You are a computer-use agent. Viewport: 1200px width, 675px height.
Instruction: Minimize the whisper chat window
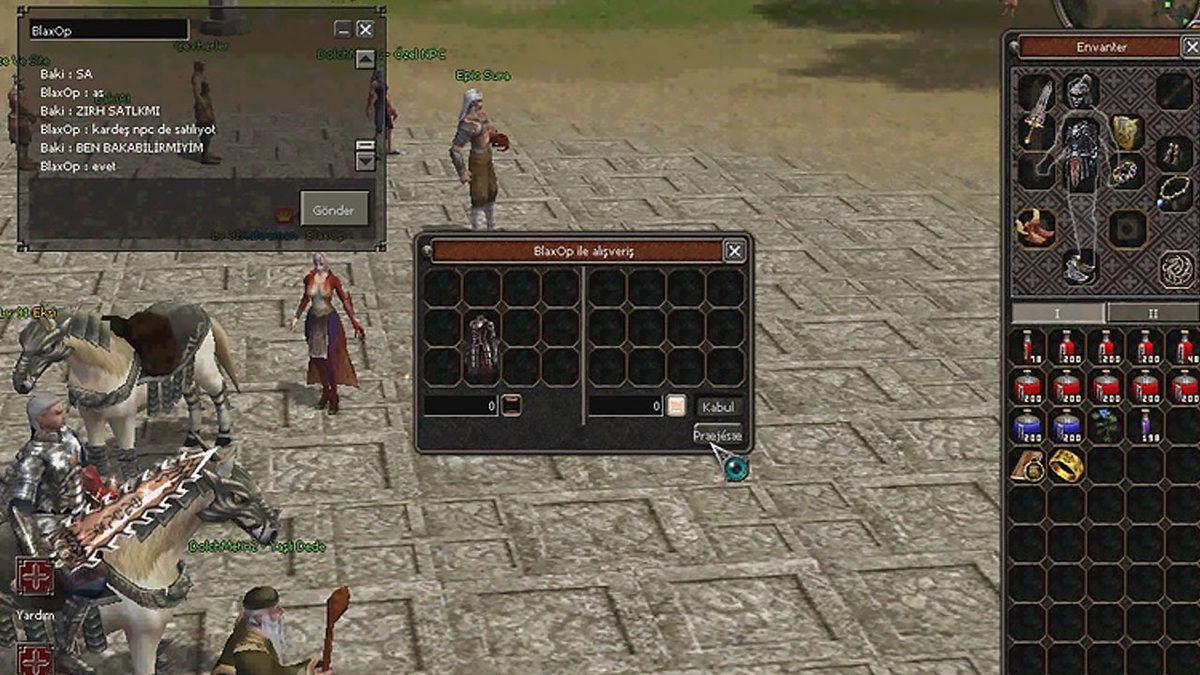tap(343, 30)
